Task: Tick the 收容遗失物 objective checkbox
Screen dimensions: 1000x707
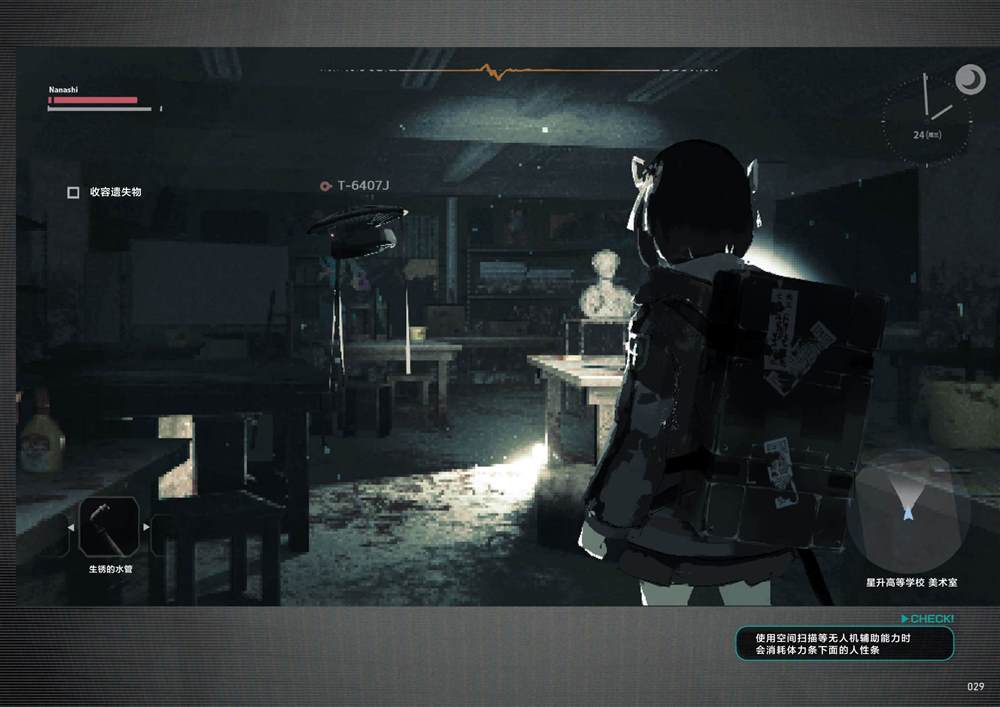Action: pyautogui.click(x=73, y=192)
